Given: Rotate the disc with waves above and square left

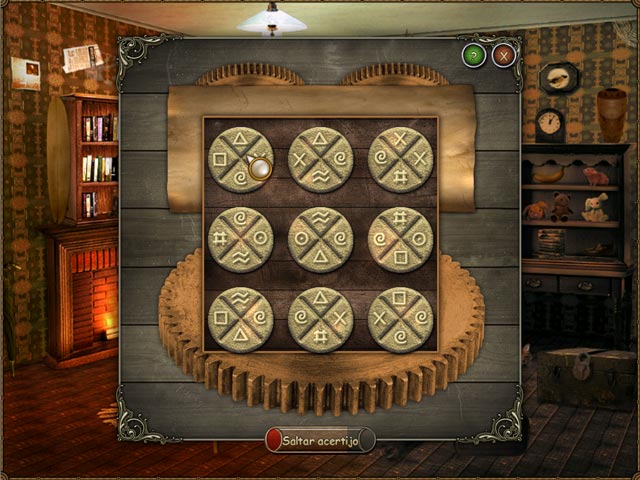Looking at the screenshot, I should point(240,320).
